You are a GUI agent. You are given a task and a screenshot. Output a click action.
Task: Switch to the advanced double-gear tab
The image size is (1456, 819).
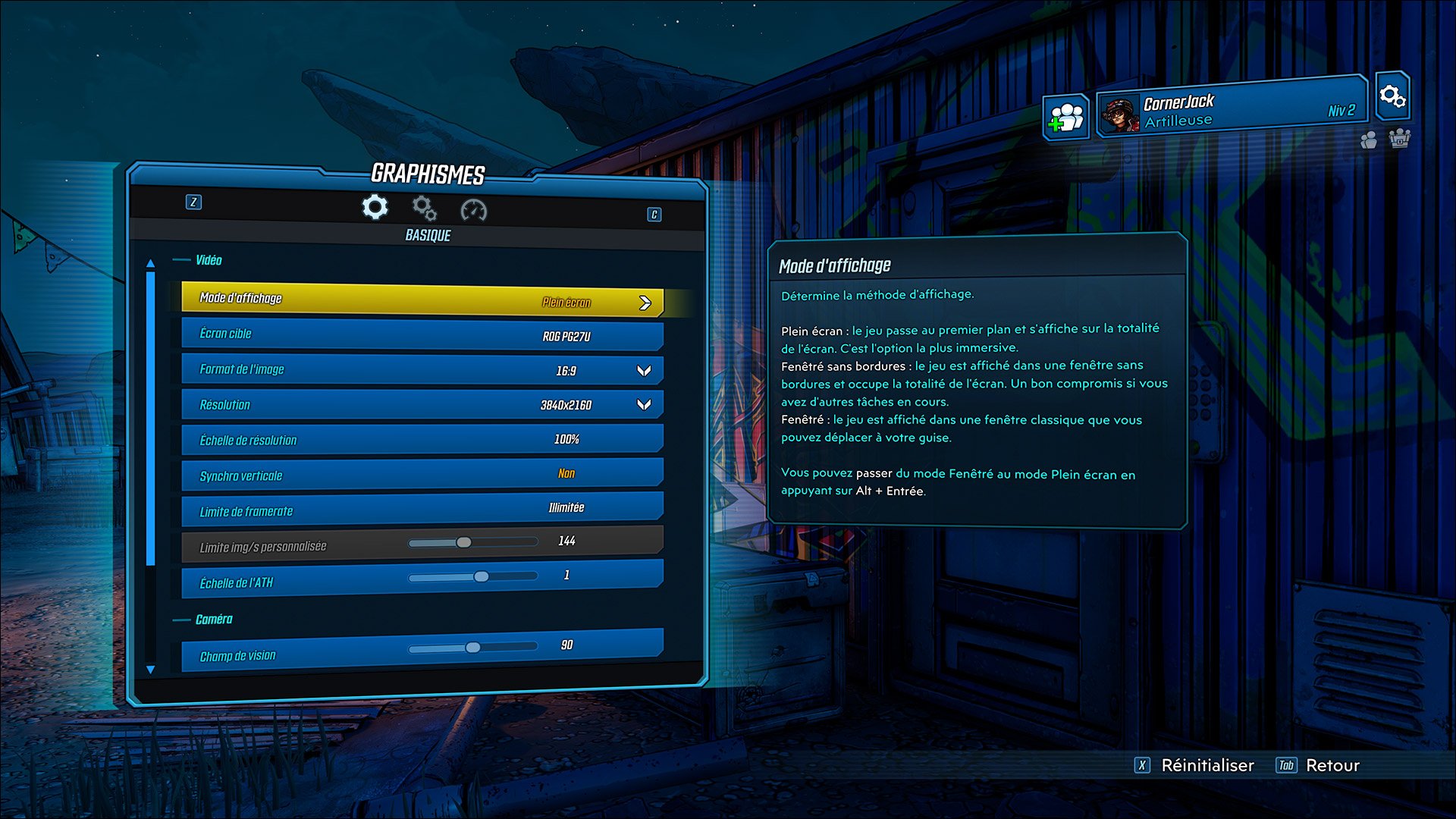[x=424, y=208]
